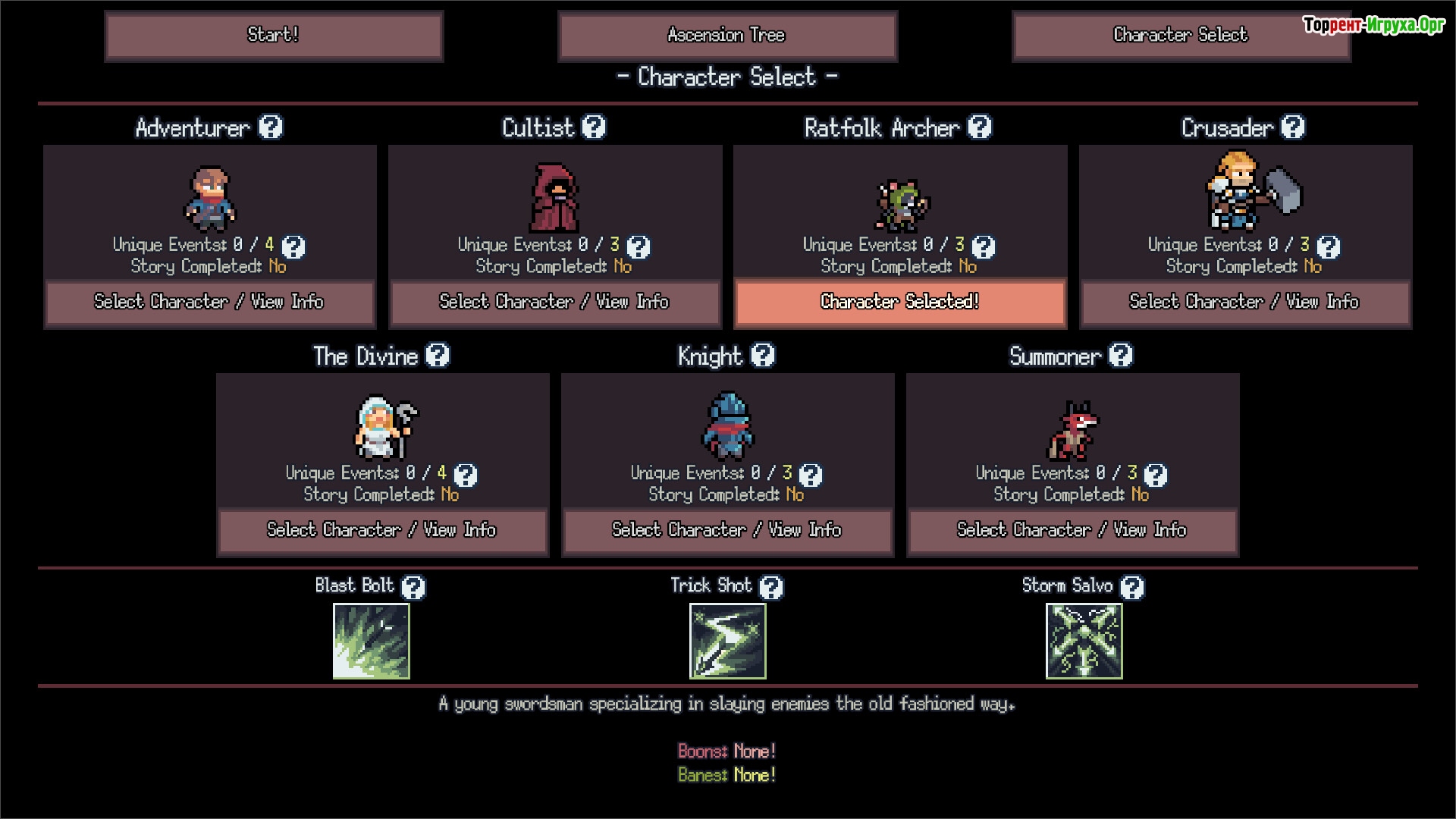Viewport: 1456px width, 819px height.
Task: Click the Character Selected! button for Ratfolk Archer
Action: pyautogui.click(x=900, y=303)
